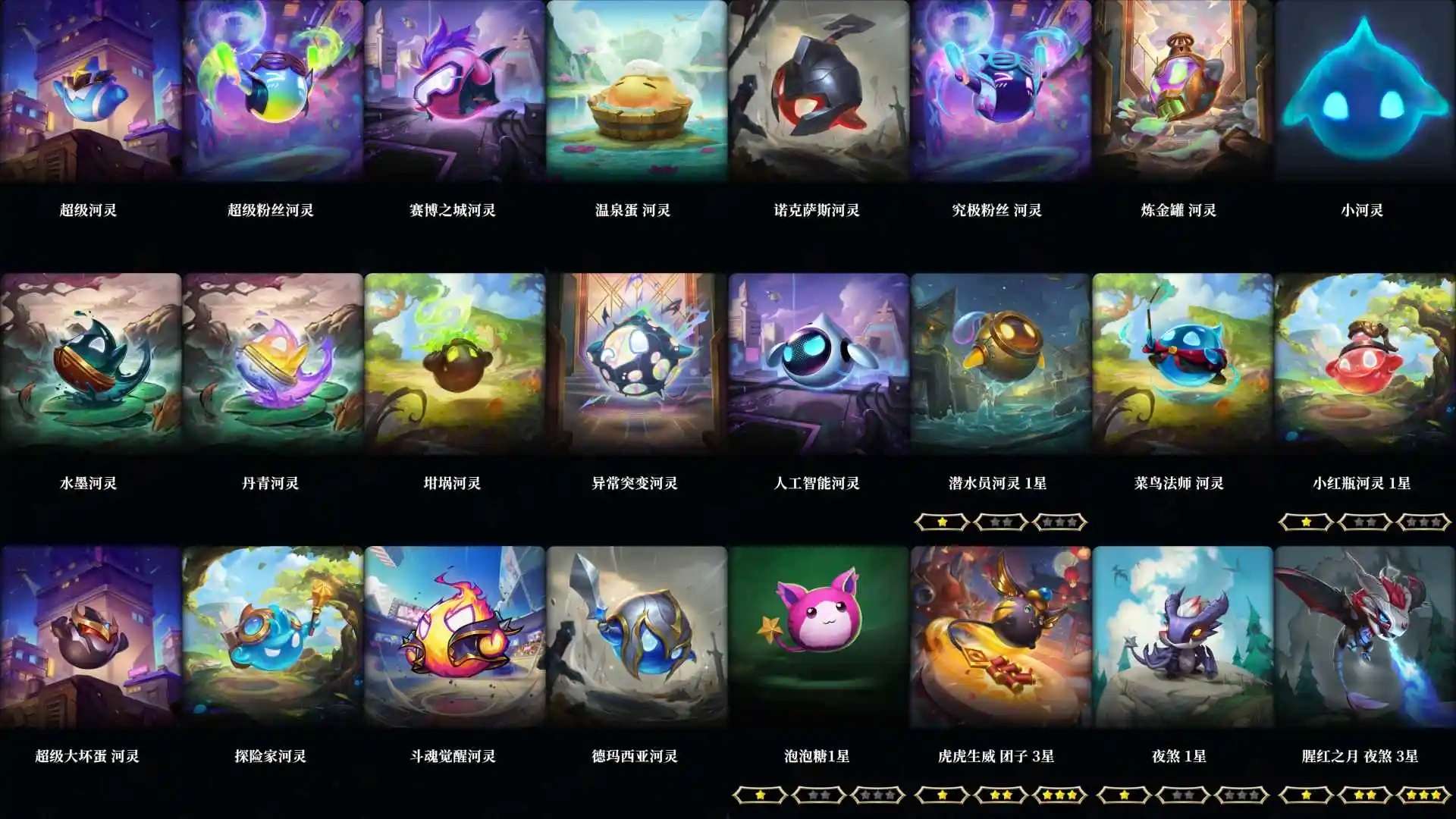The width and height of the screenshot is (1456, 819).
Task: Select the 3-star variant of 小红瓶河灵
Action: 1423,521
